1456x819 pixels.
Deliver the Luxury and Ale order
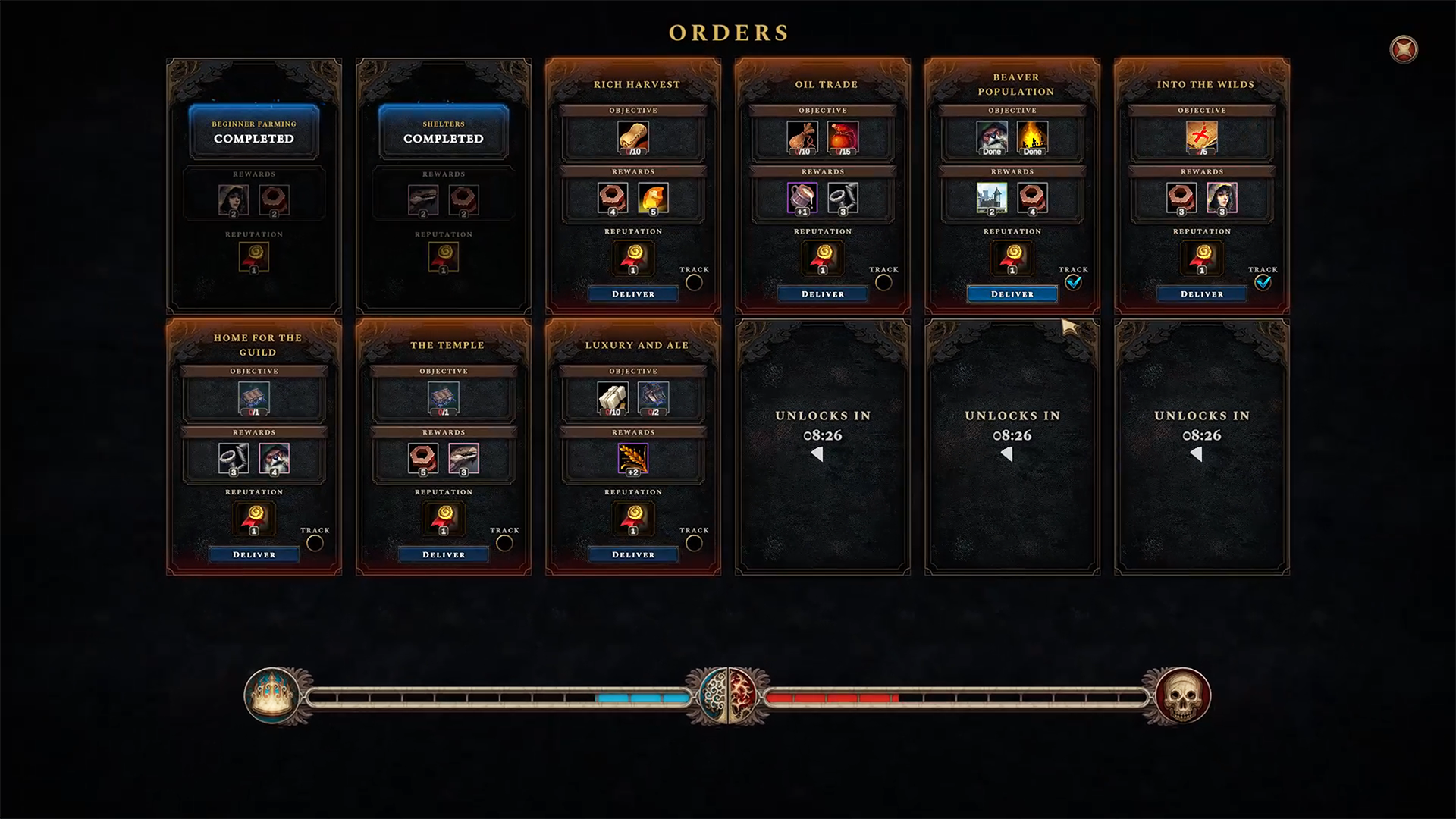pos(633,555)
